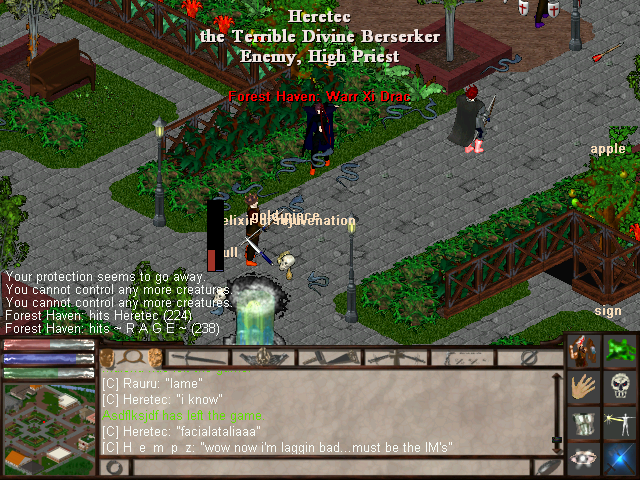Viewport: 640px width, 480px height.
Task: Select the winged helmet toolbar tab
Action: pyautogui.click(x=264, y=357)
